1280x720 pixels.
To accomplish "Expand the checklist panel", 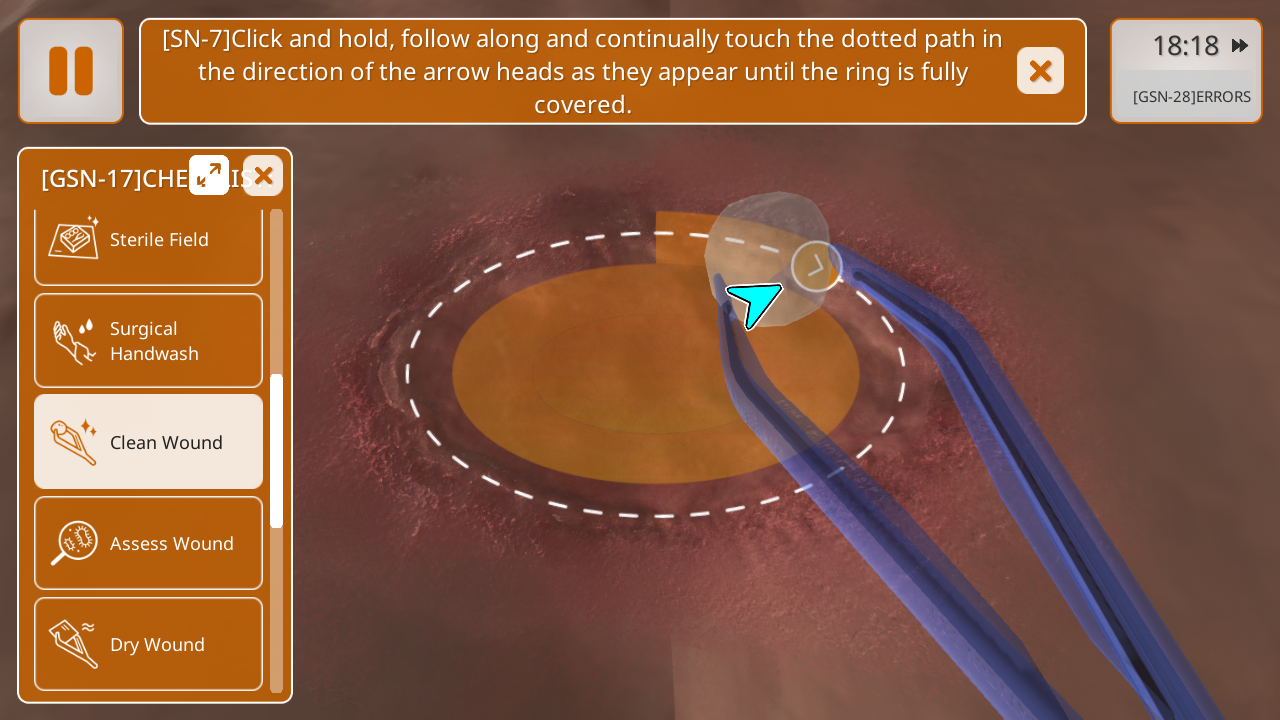I will (209, 175).
